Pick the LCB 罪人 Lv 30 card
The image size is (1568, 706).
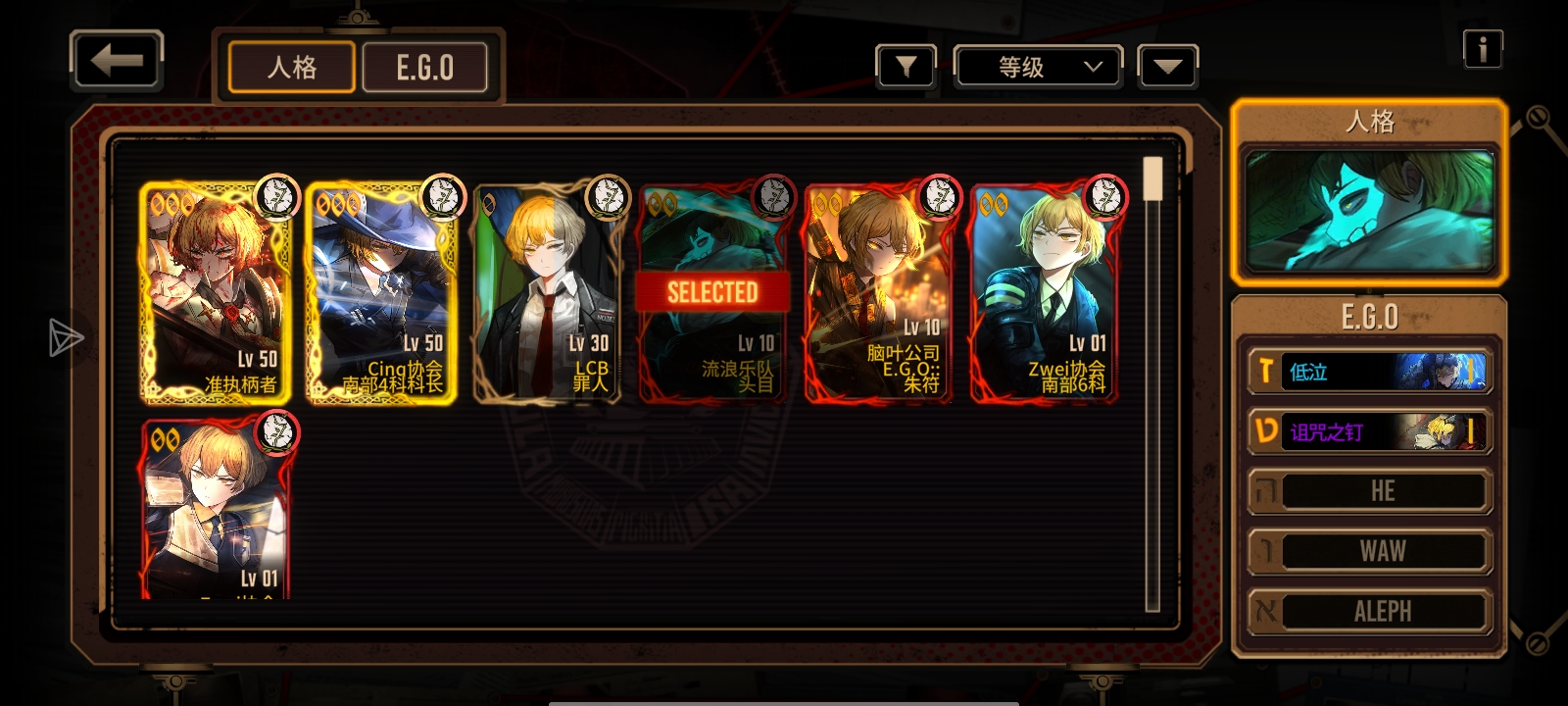tap(547, 293)
